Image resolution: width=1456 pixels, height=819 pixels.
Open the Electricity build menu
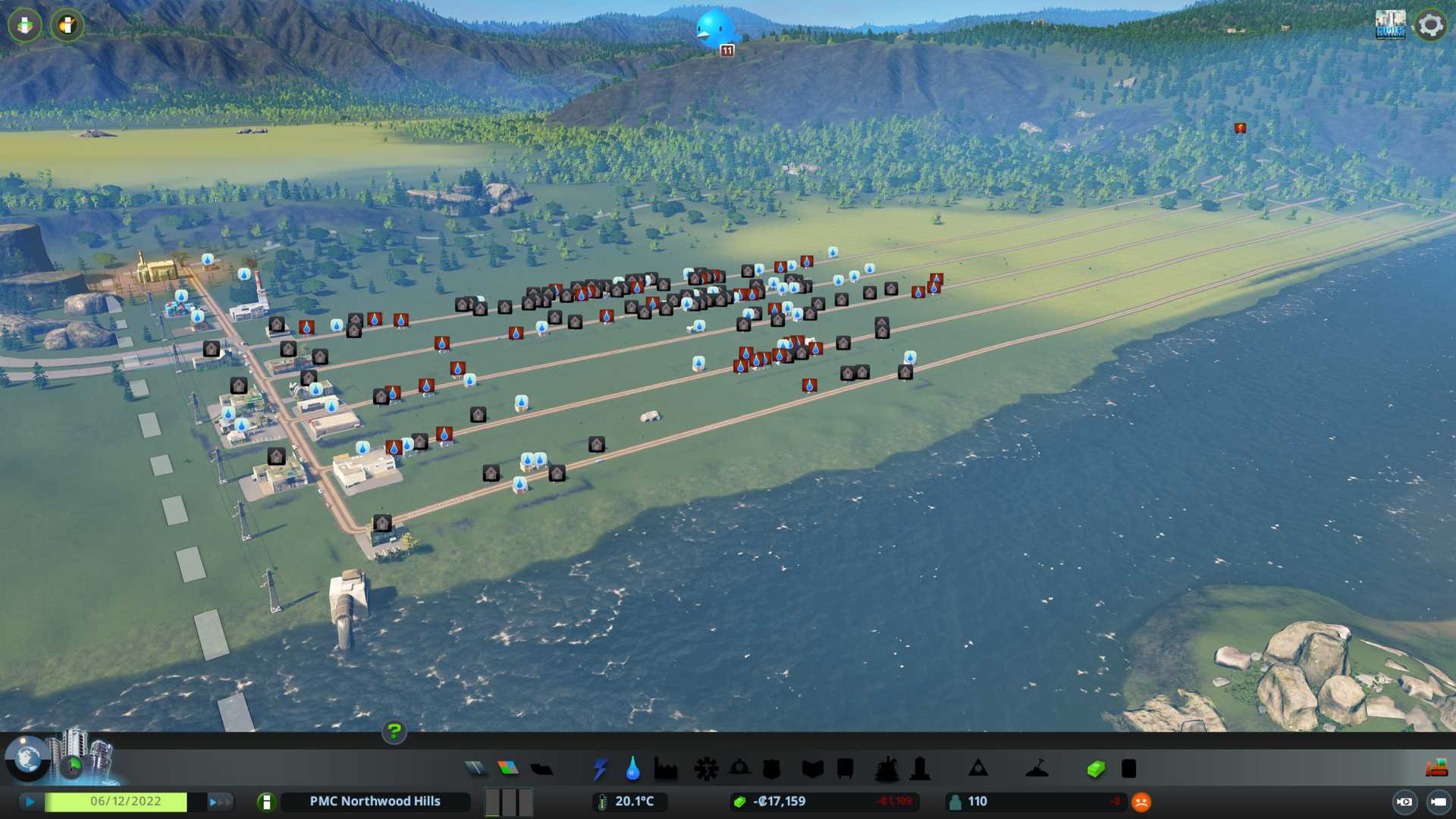click(600, 769)
